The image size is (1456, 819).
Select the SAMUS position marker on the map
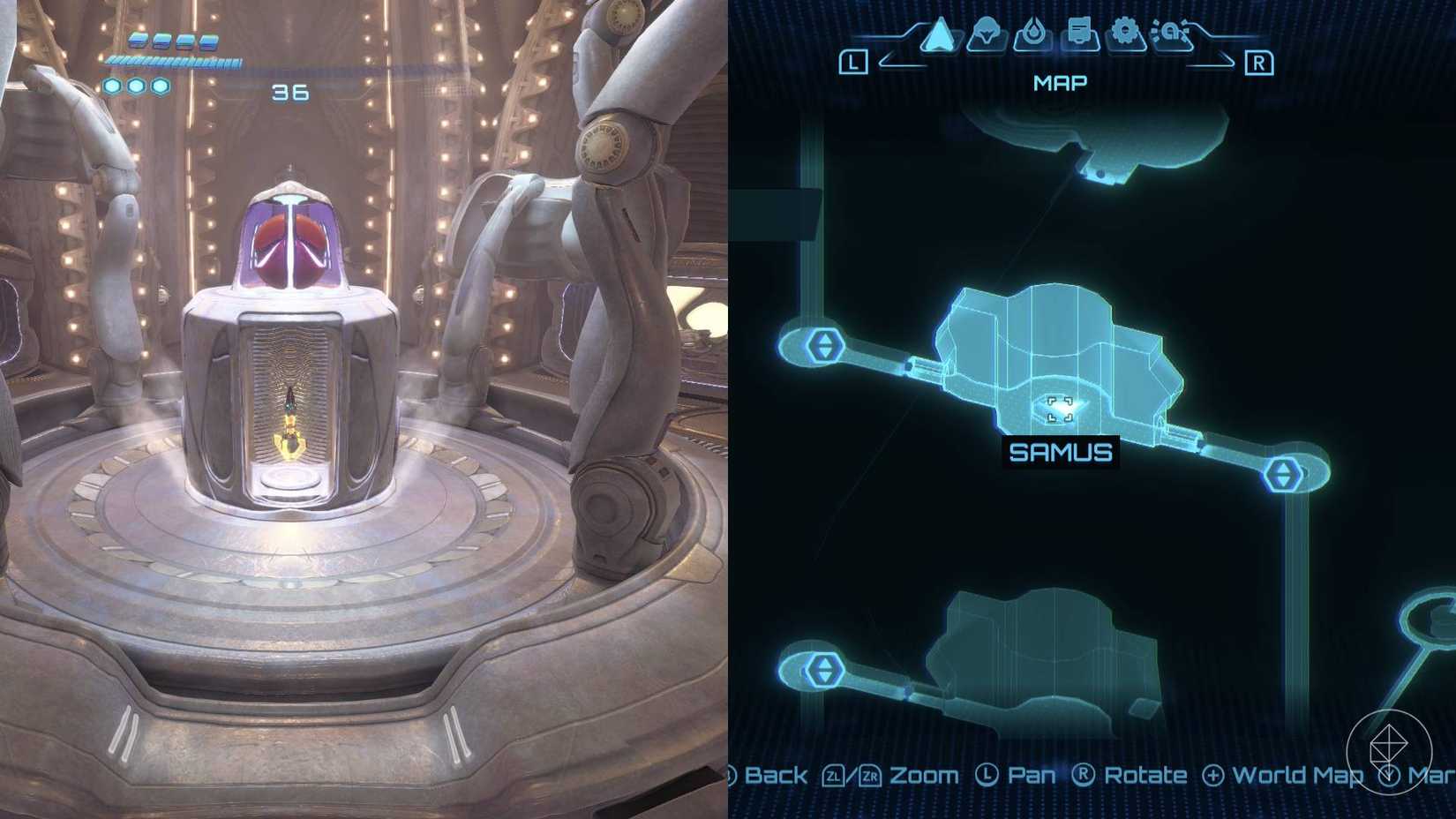1058,409
